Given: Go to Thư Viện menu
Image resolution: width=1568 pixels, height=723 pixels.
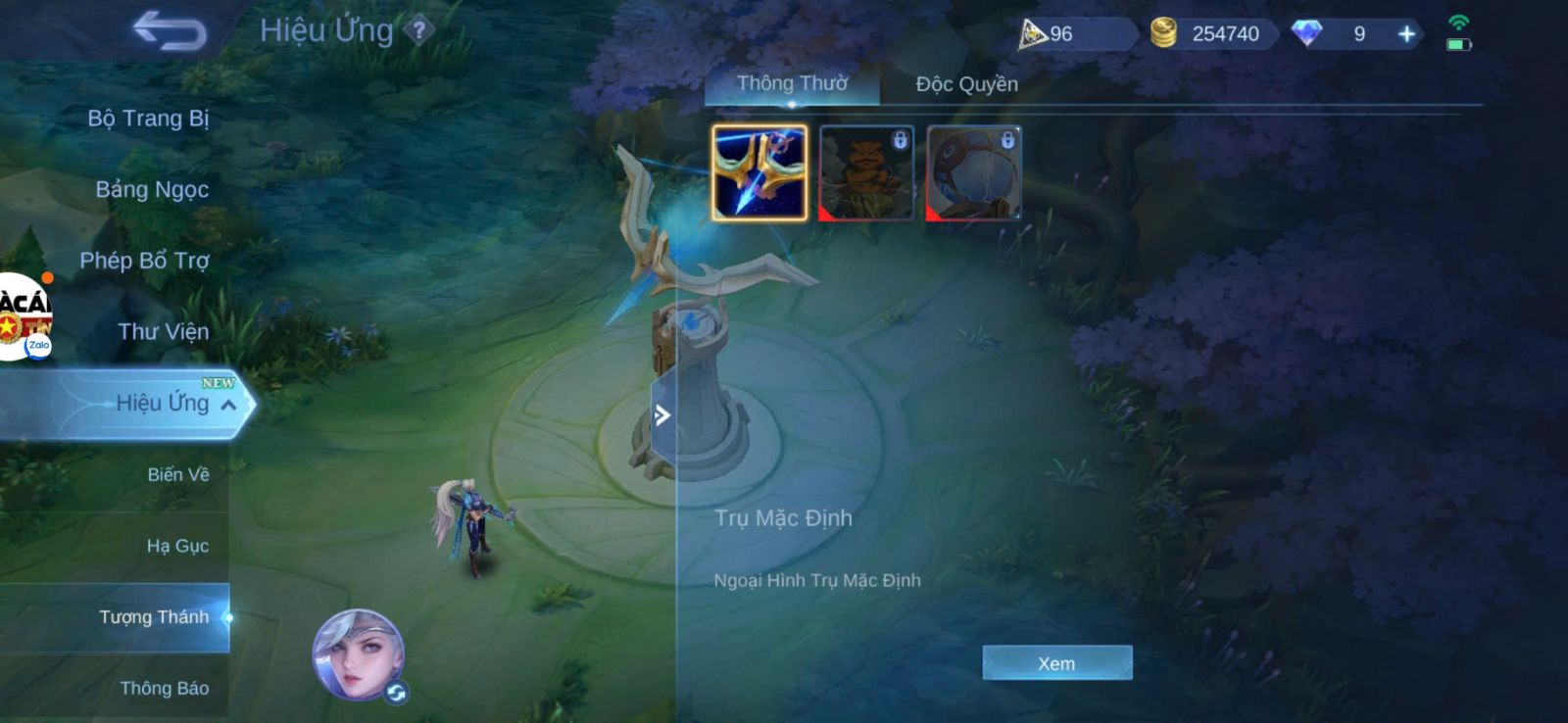Looking at the screenshot, I should click(x=163, y=332).
